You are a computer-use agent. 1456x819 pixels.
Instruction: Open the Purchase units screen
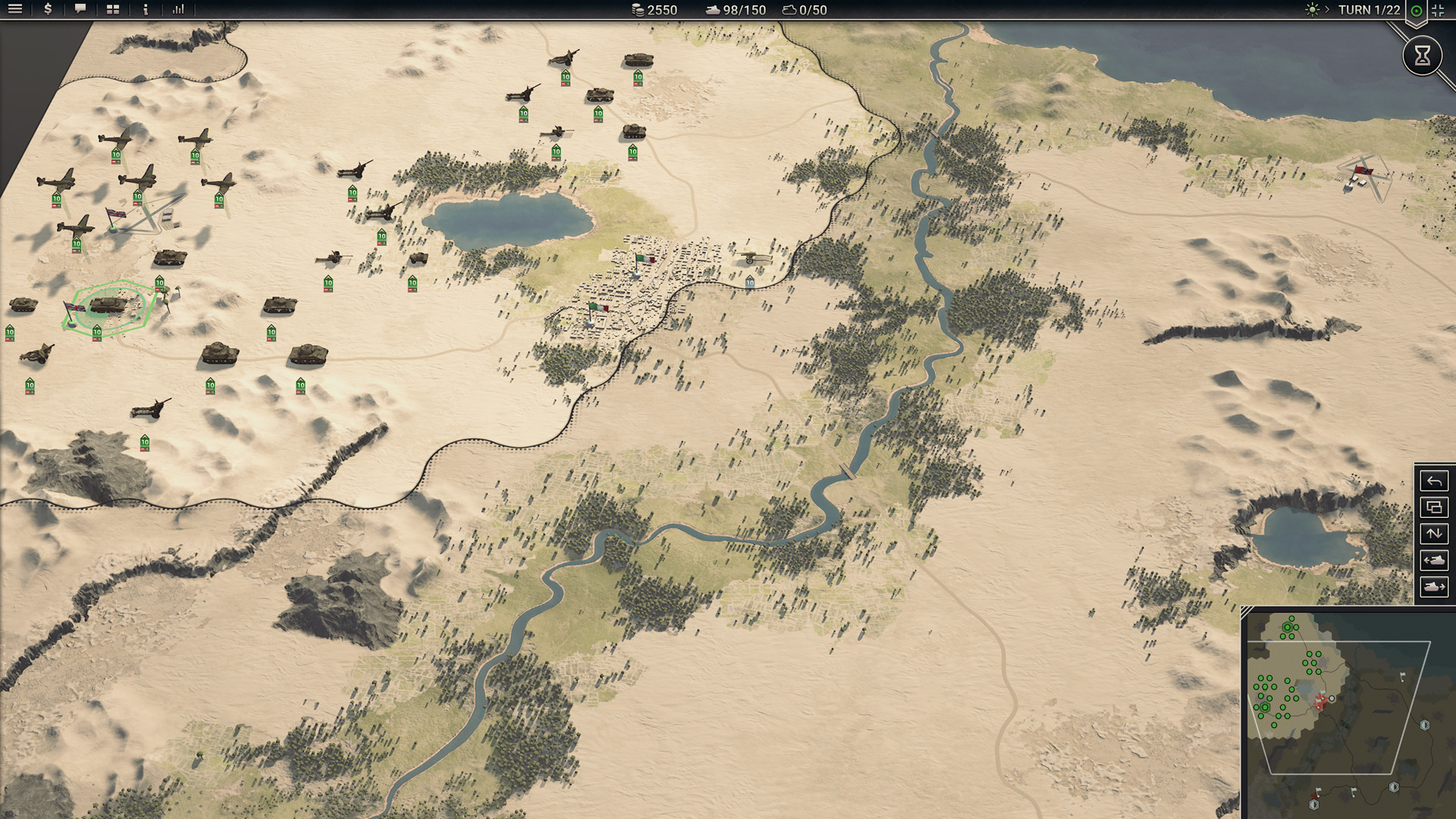click(x=48, y=10)
